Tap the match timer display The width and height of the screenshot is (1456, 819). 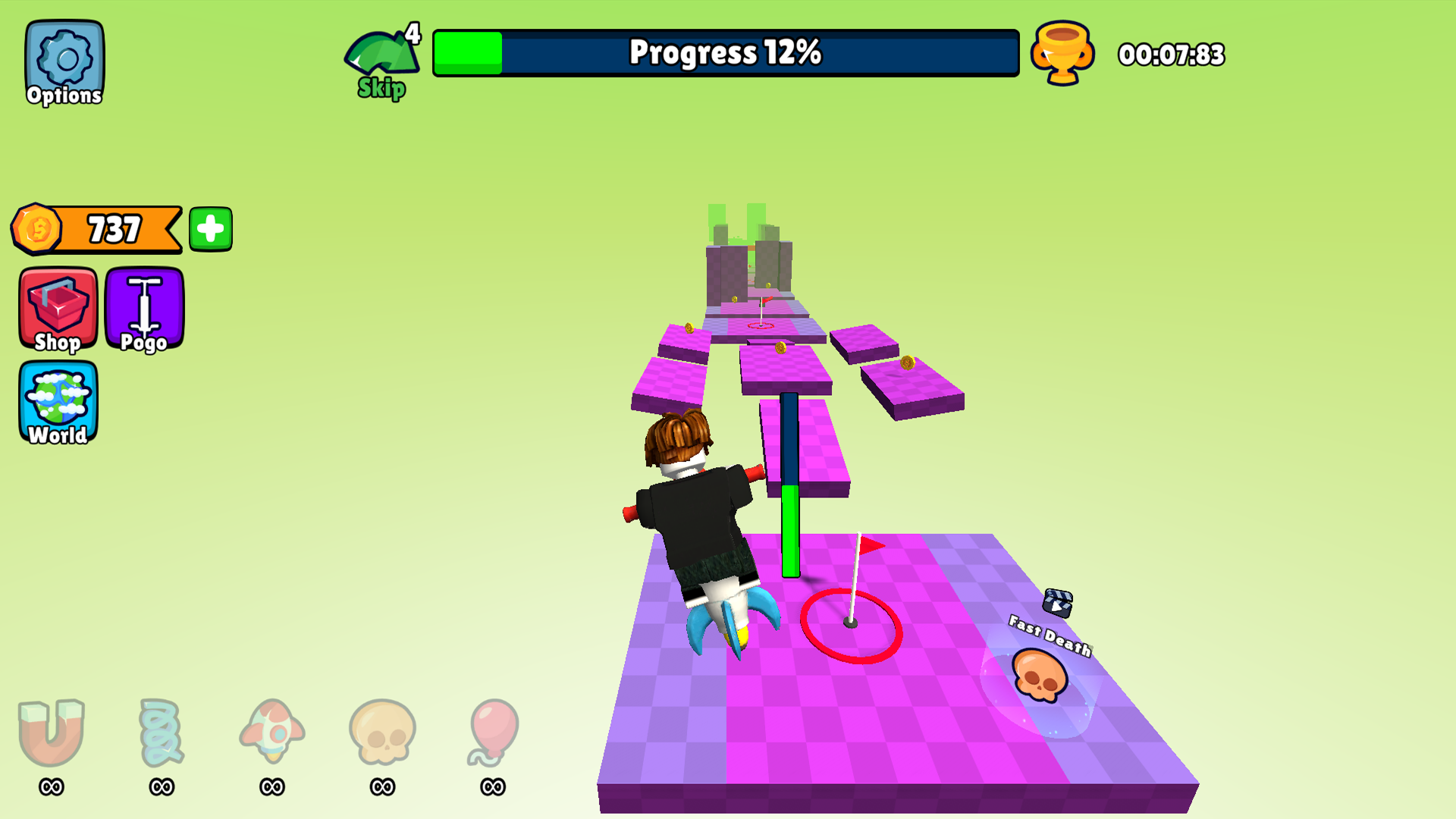click(1172, 54)
